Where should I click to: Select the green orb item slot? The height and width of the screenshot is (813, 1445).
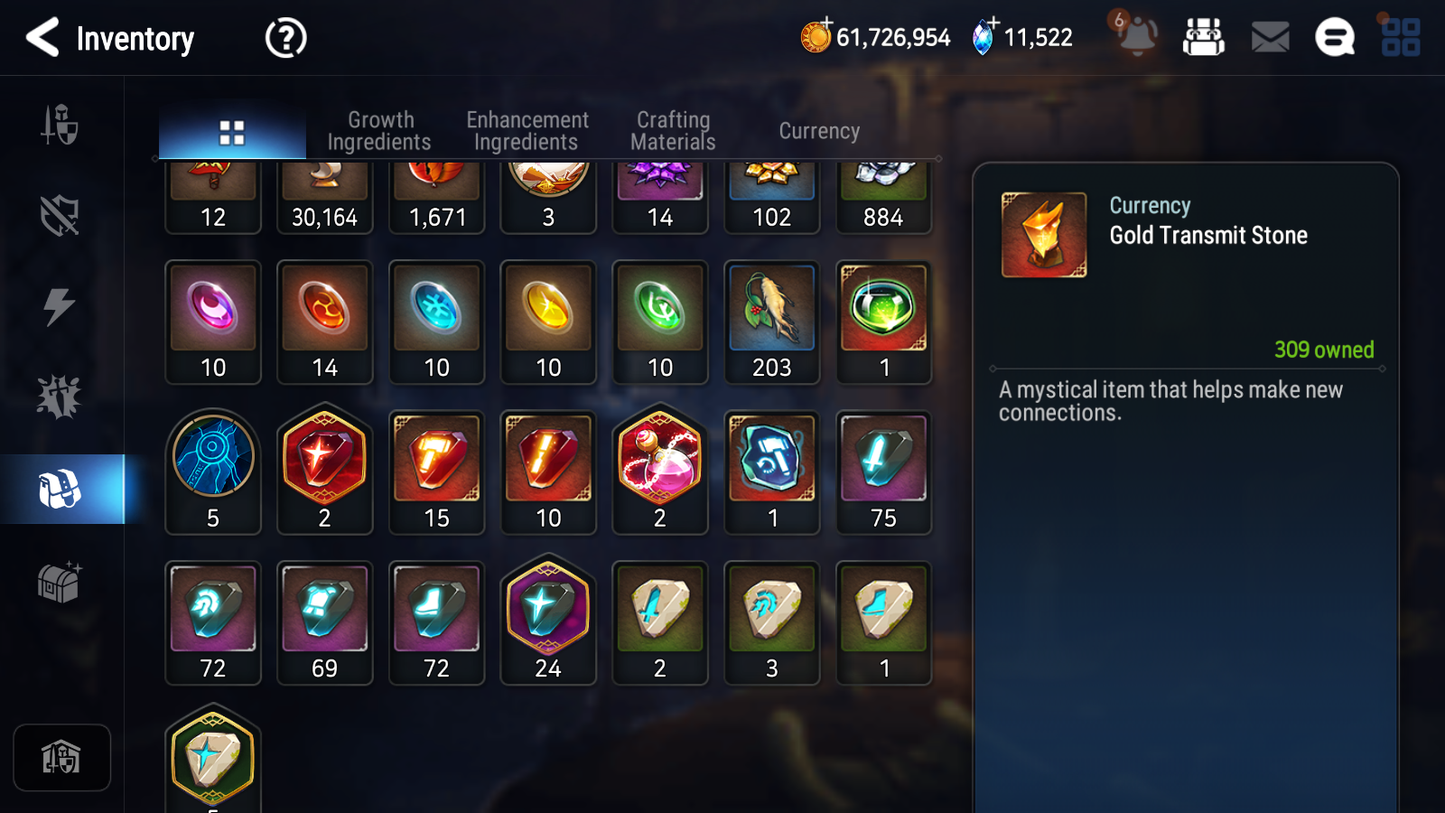tap(883, 321)
